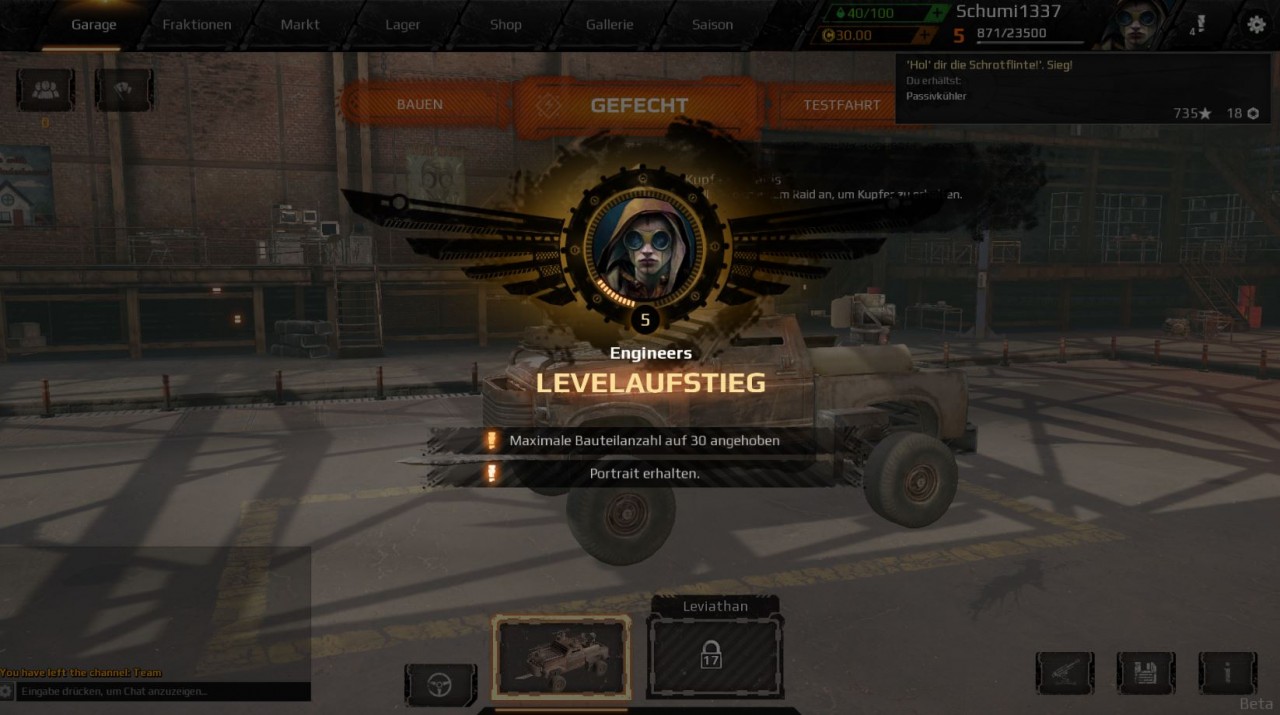
Task: Switch to the Fraktionen tab
Action: pos(197,25)
